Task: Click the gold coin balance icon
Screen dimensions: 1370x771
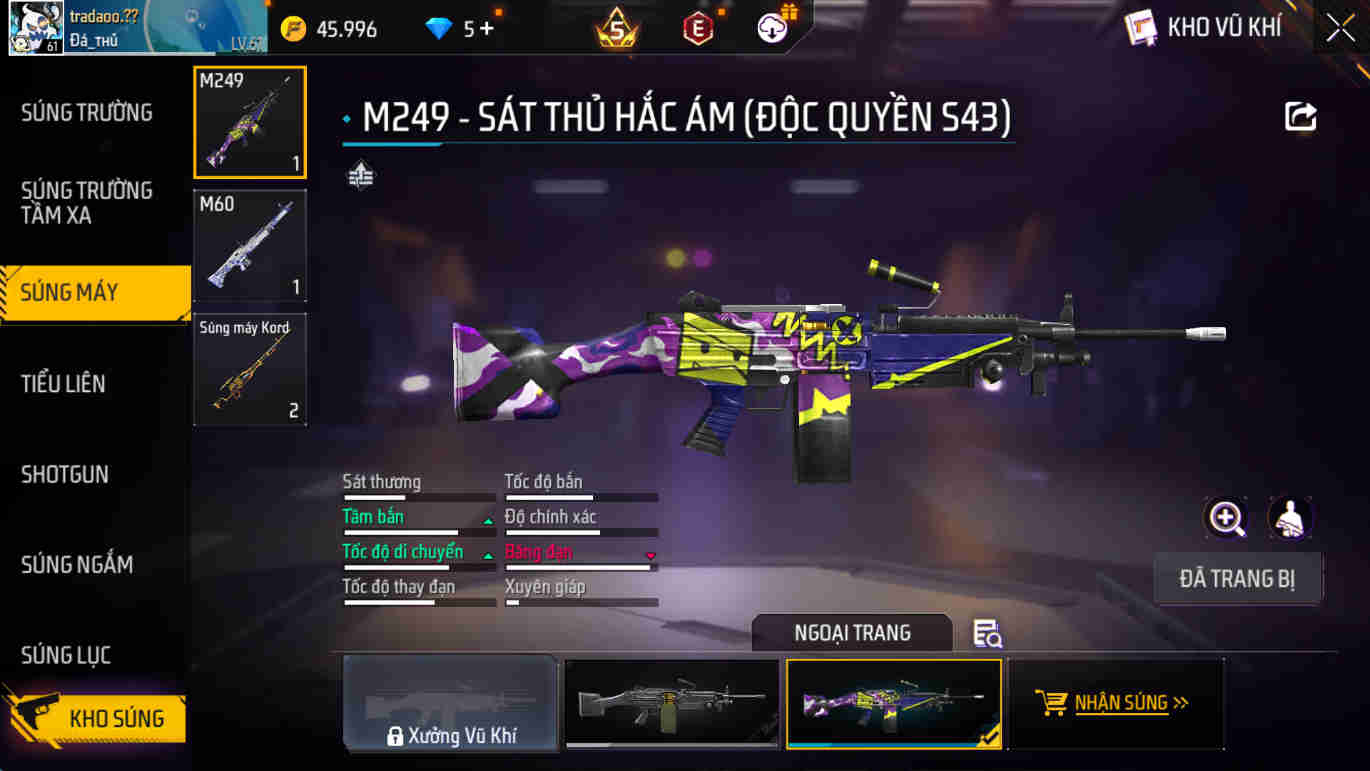Action: click(x=295, y=28)
